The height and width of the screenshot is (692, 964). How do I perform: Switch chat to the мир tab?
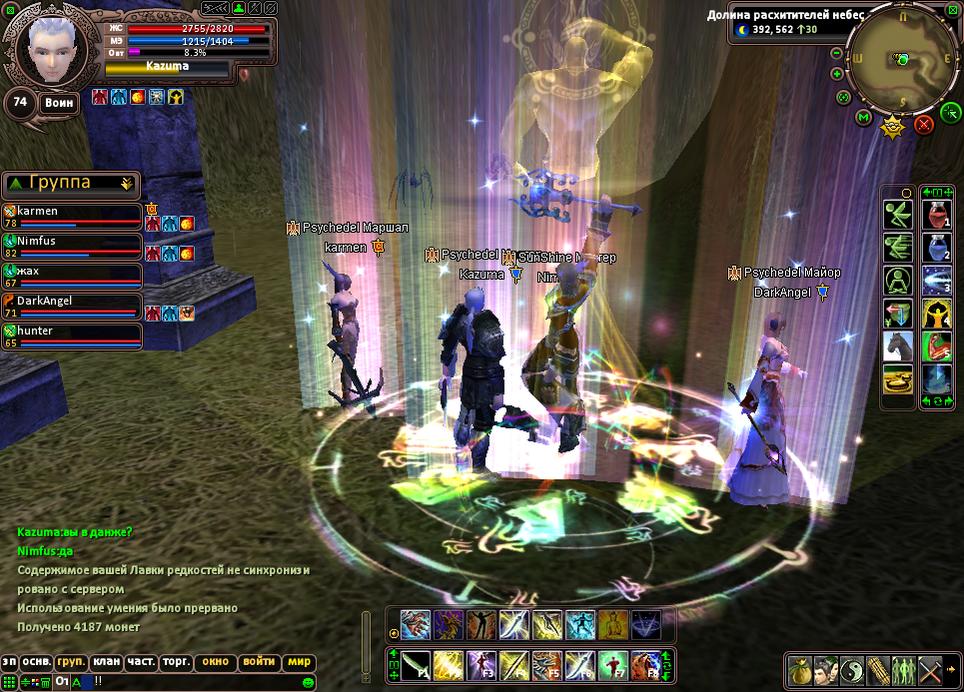coord(299,662)
